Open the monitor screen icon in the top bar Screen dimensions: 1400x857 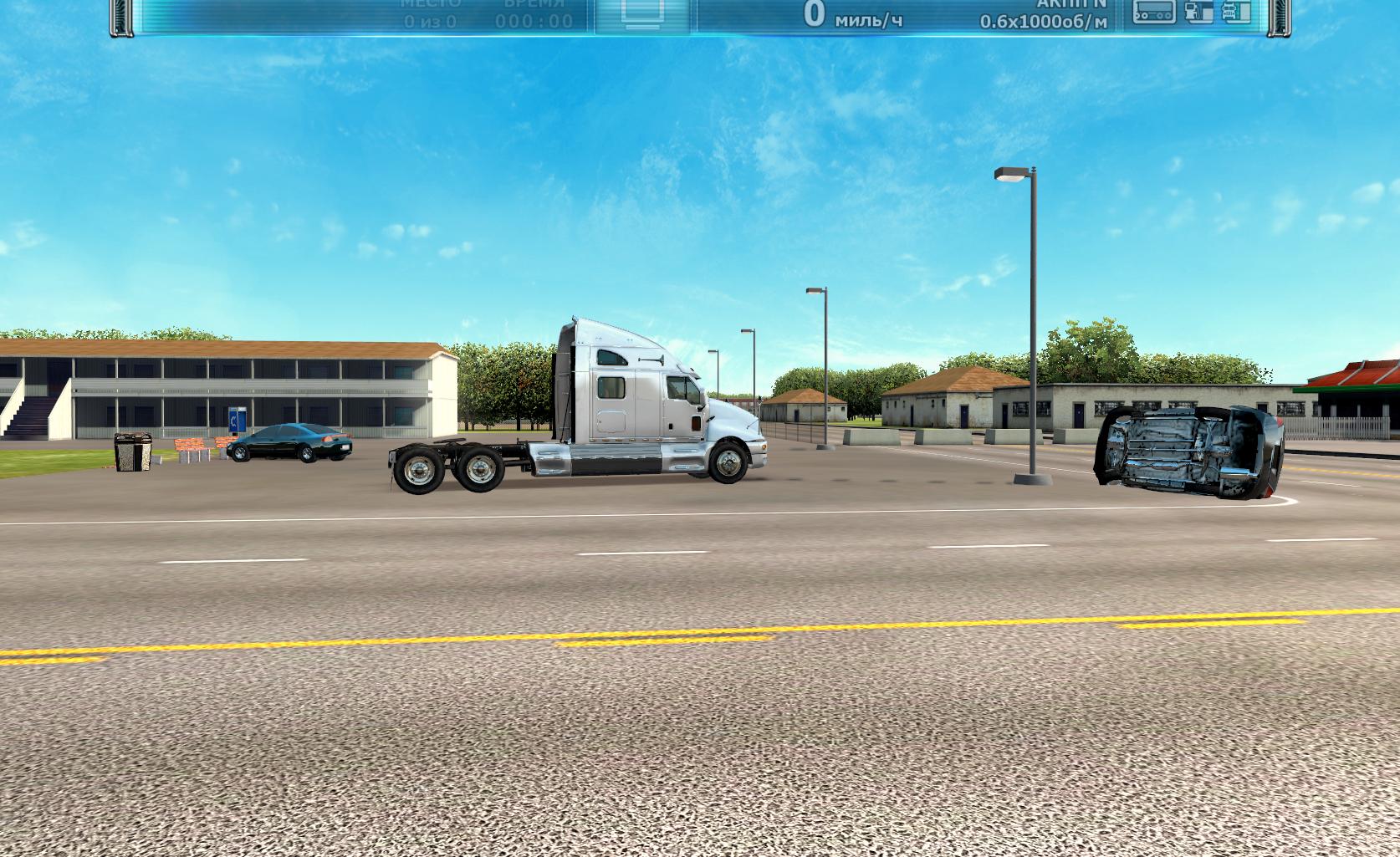(643, 12)
